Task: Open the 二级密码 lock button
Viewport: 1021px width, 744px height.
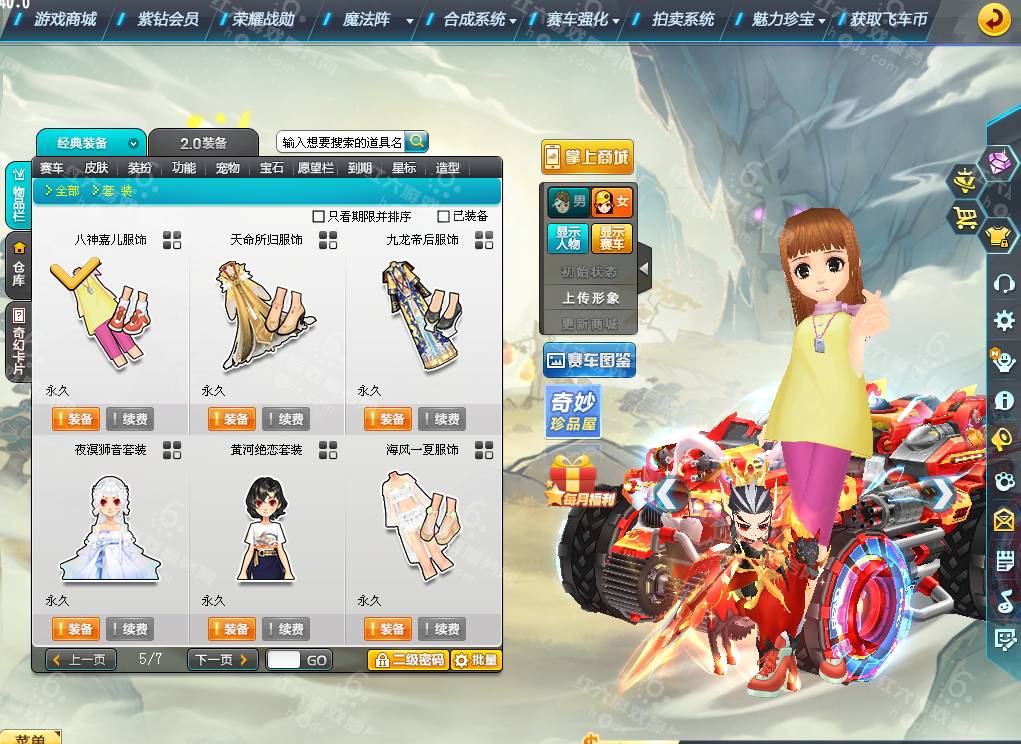Action: point(407,660)
